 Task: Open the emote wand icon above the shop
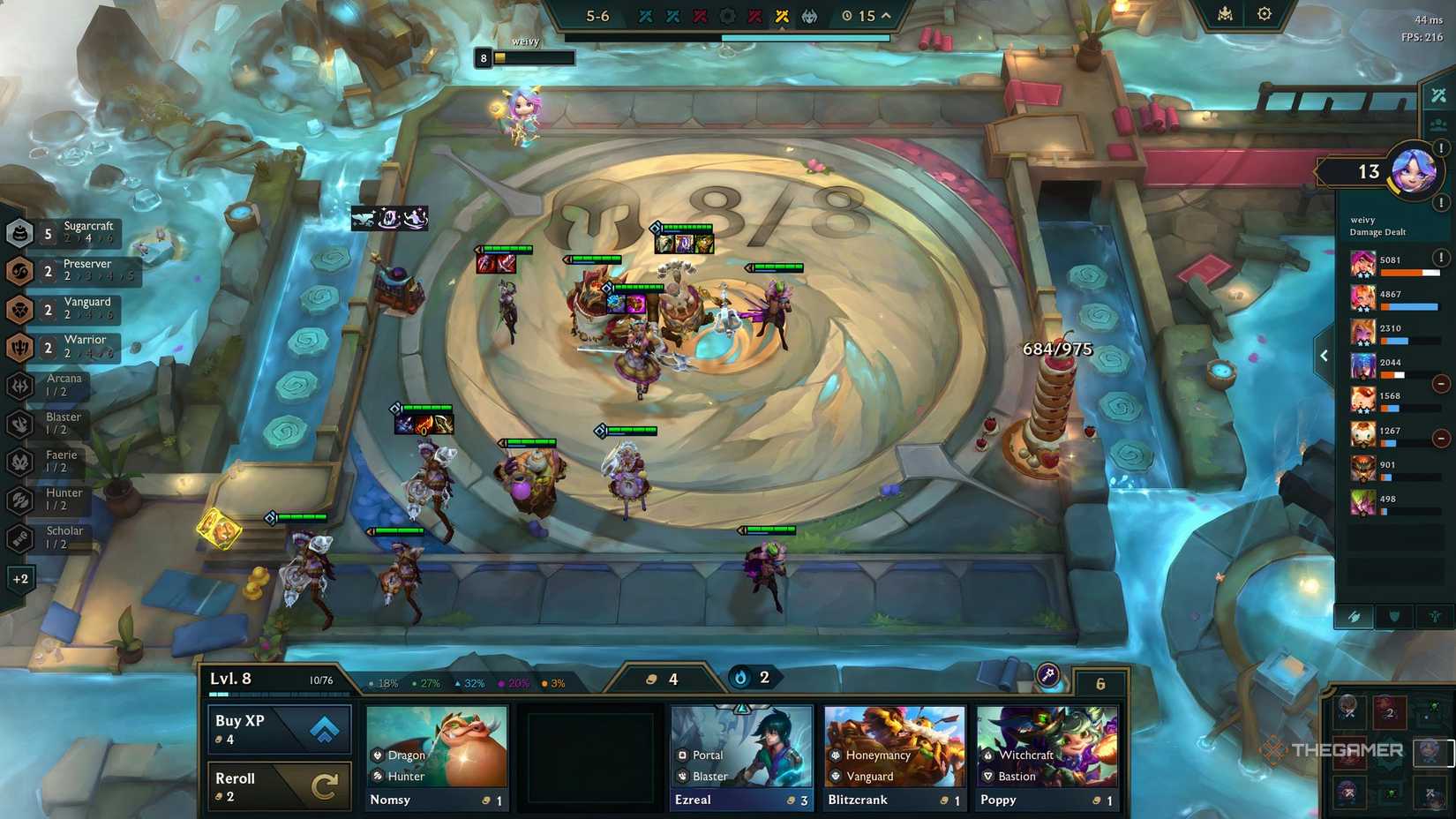point(1046,673)
